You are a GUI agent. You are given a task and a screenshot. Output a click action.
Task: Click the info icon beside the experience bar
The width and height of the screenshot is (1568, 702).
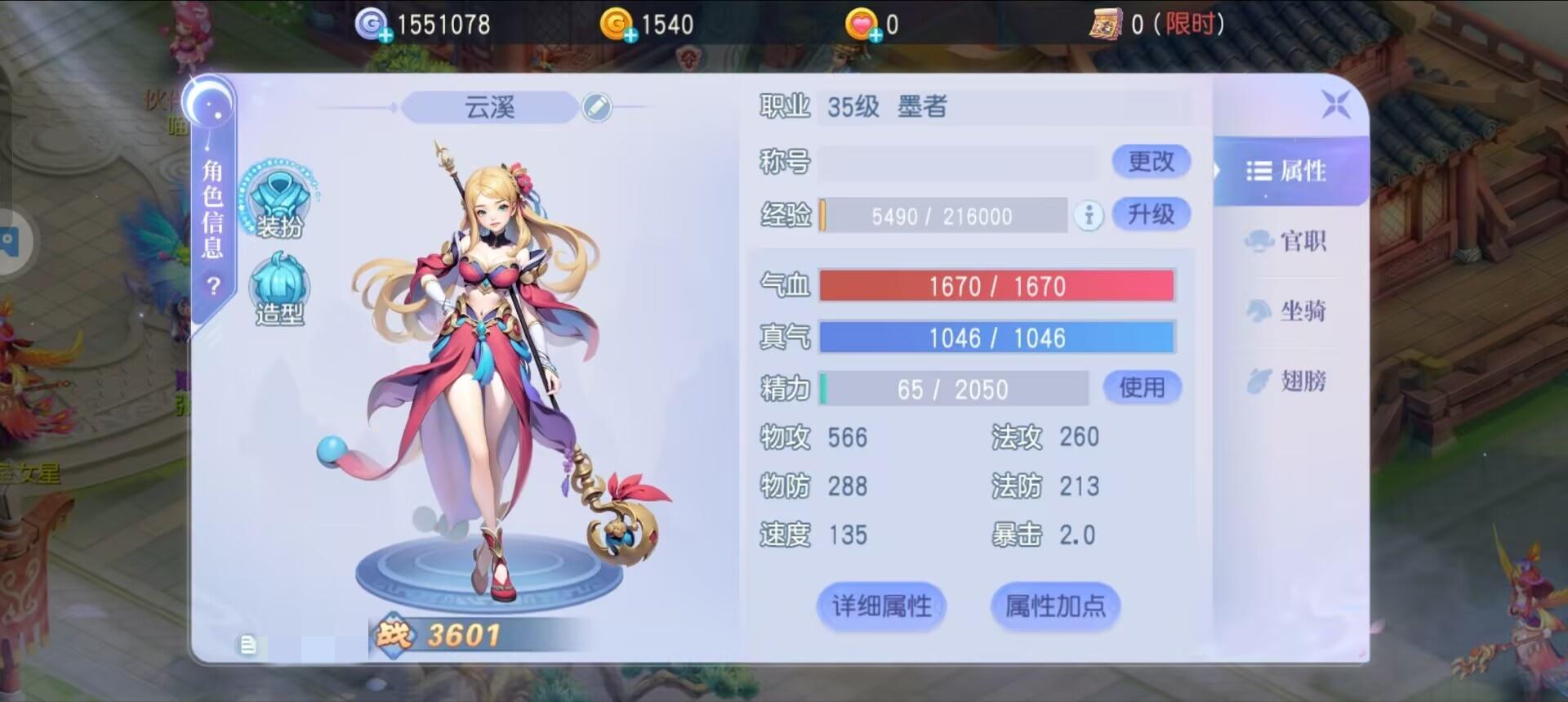1088,217
